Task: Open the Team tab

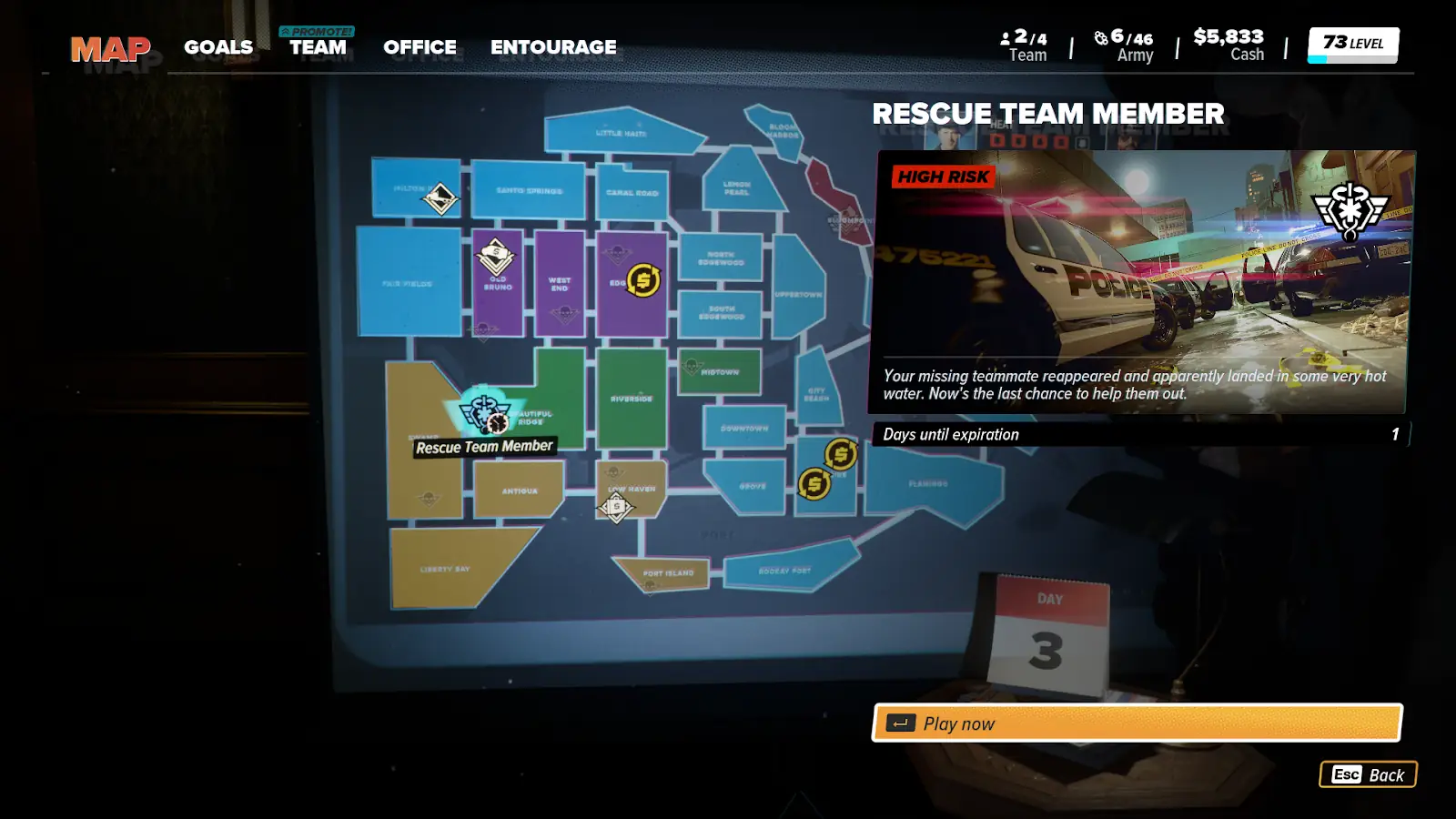Action: (x=318, y=47)
